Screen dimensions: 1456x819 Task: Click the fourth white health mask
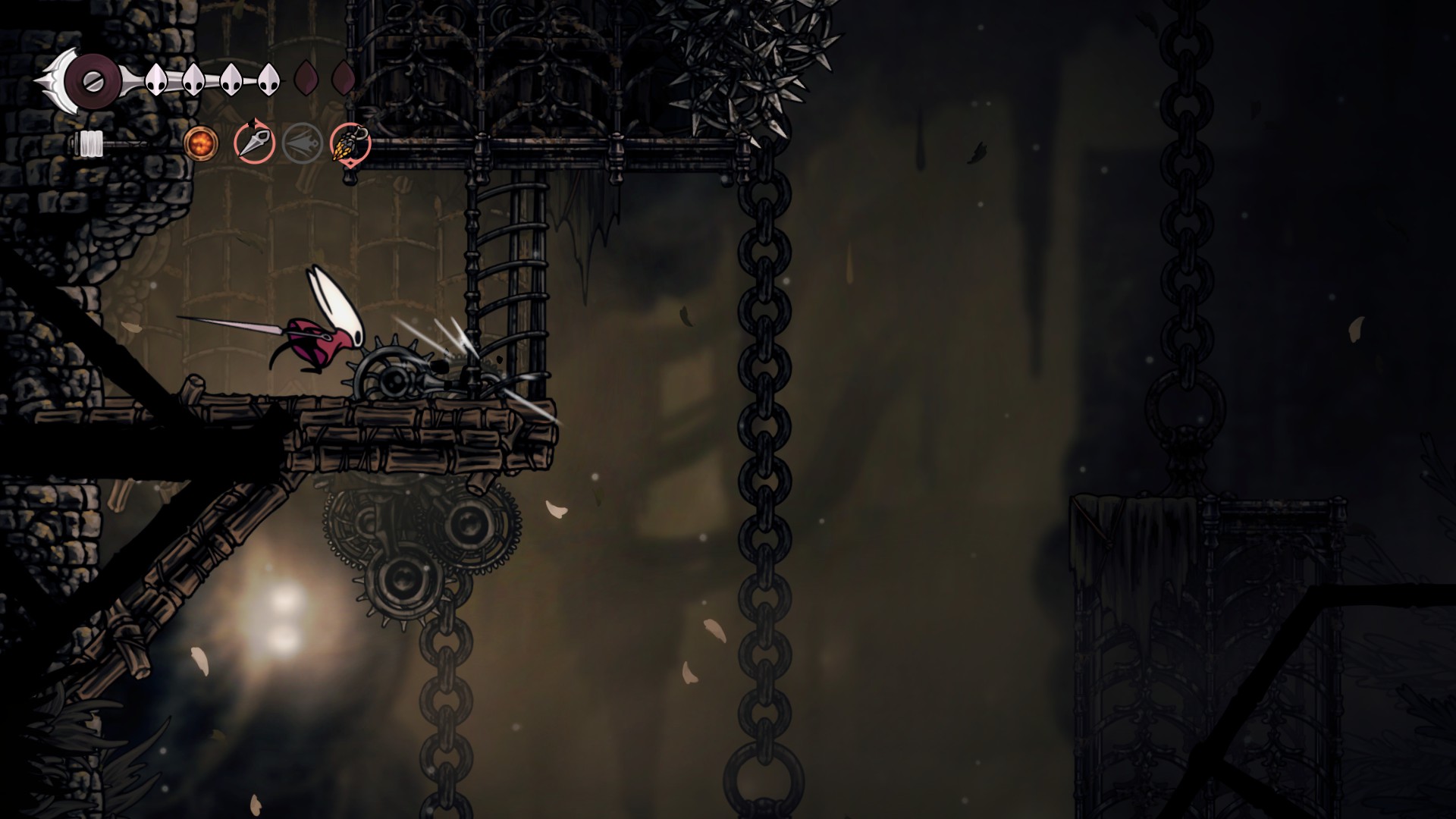click(268, 79)
